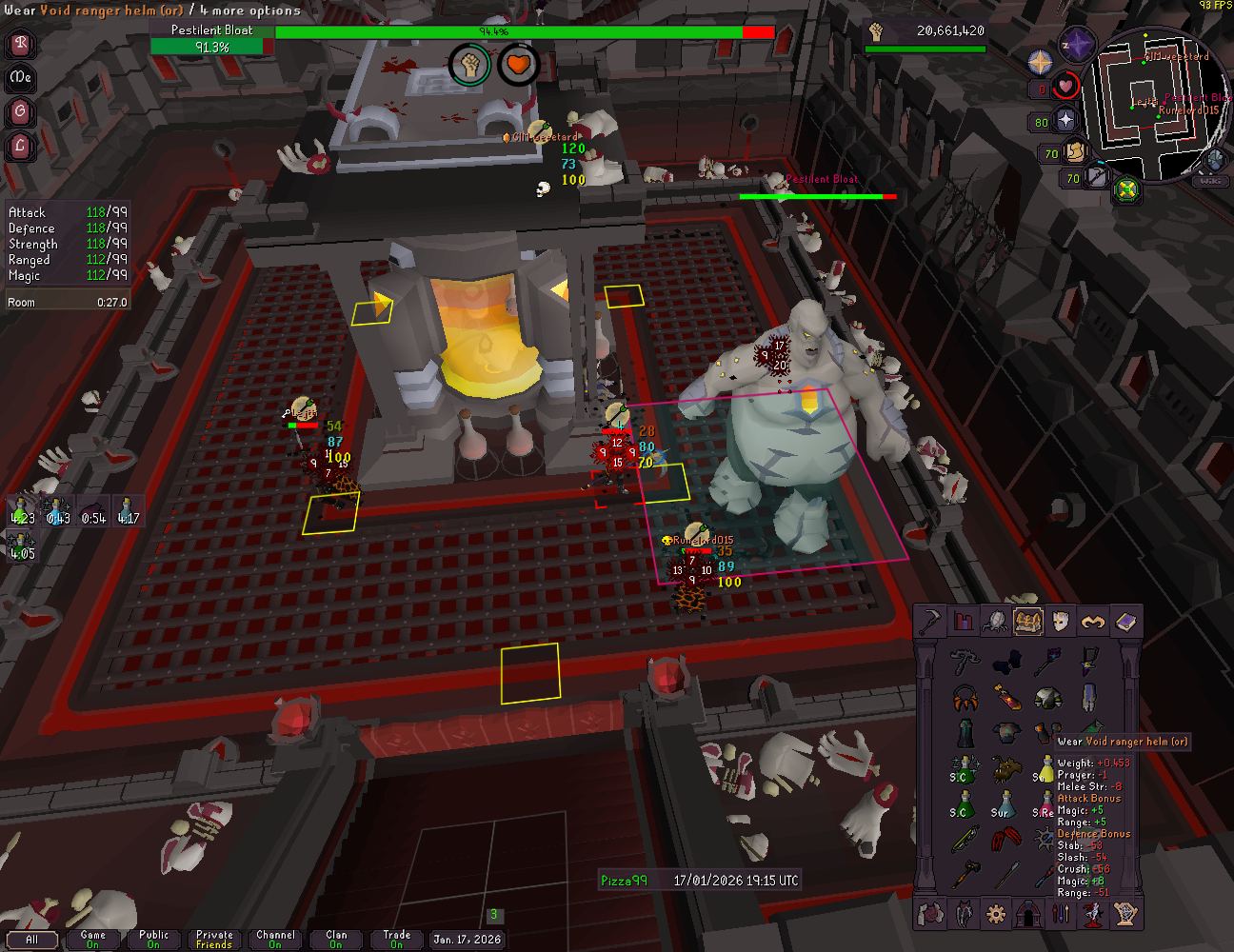This screenshot has height=952, width=1234.
Task: Open the prayer tab
Action: coord(1093,622)
